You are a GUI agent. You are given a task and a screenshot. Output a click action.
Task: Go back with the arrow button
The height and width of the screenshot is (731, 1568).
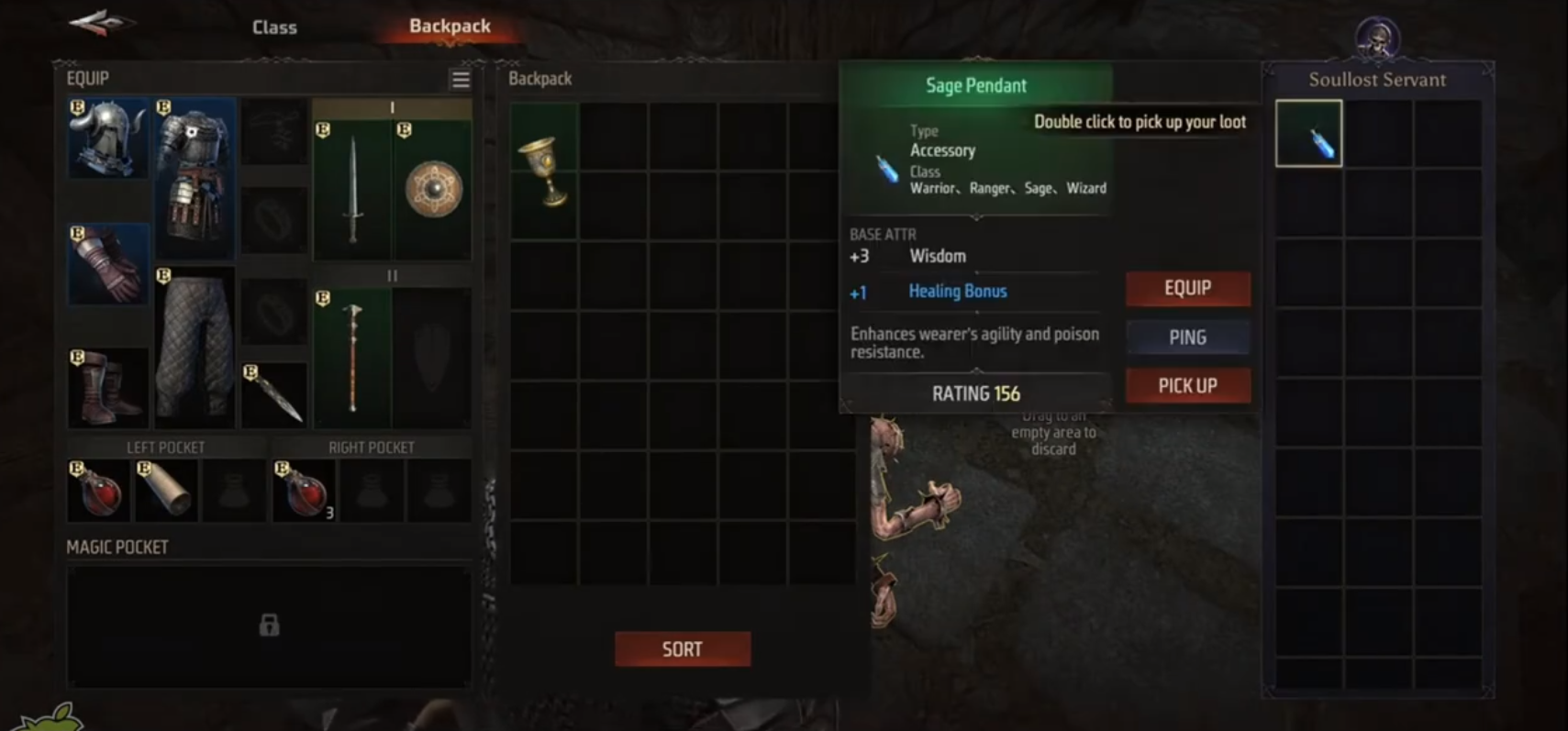point(101,24)
